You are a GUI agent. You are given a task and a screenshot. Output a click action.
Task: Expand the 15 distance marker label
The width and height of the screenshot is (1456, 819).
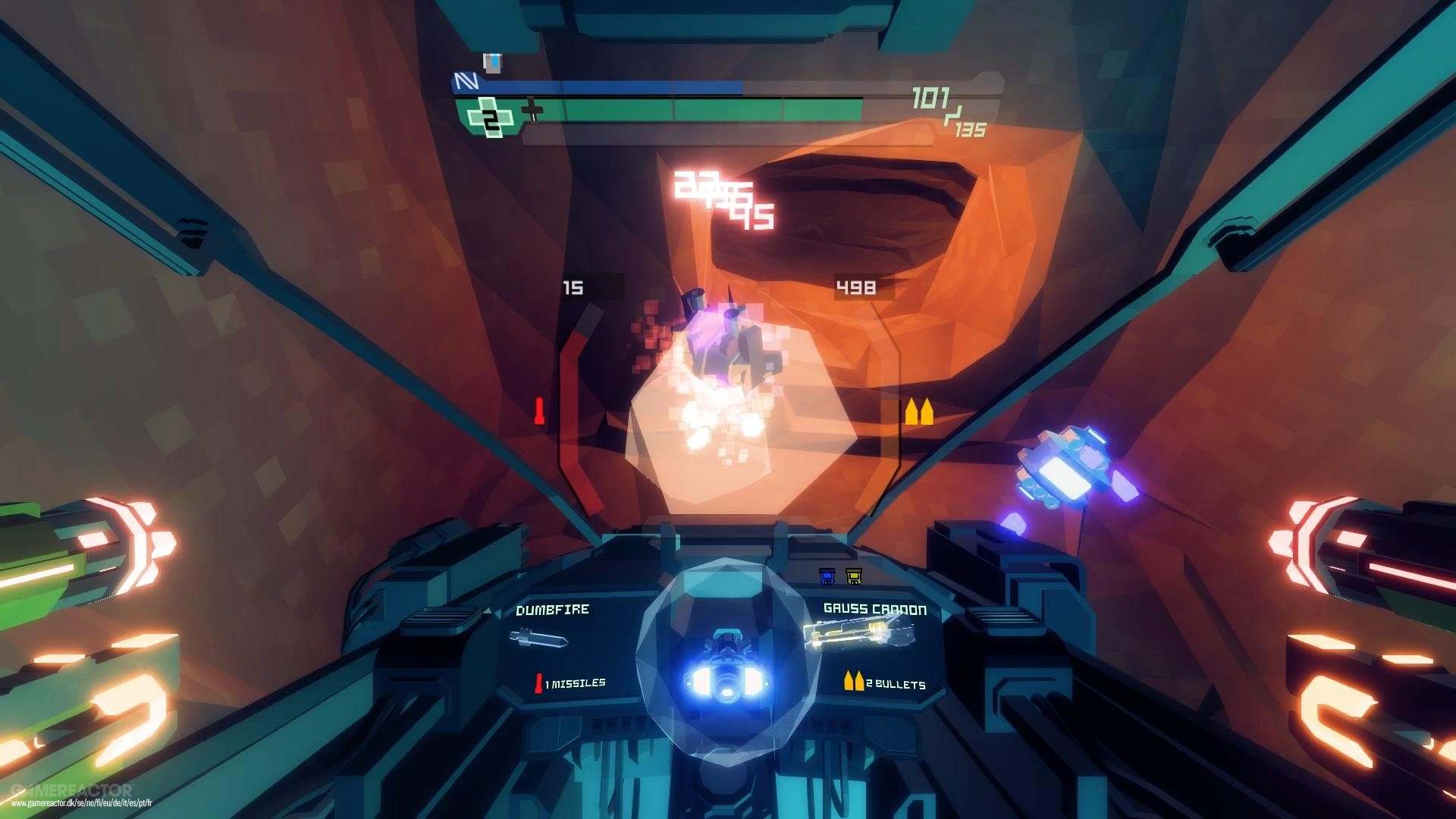(x=574, y=287)
